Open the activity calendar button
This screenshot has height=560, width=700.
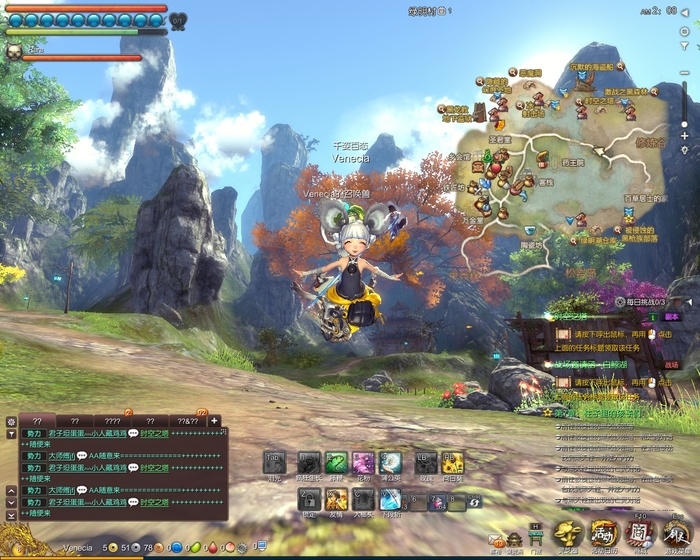pos(604,535)
